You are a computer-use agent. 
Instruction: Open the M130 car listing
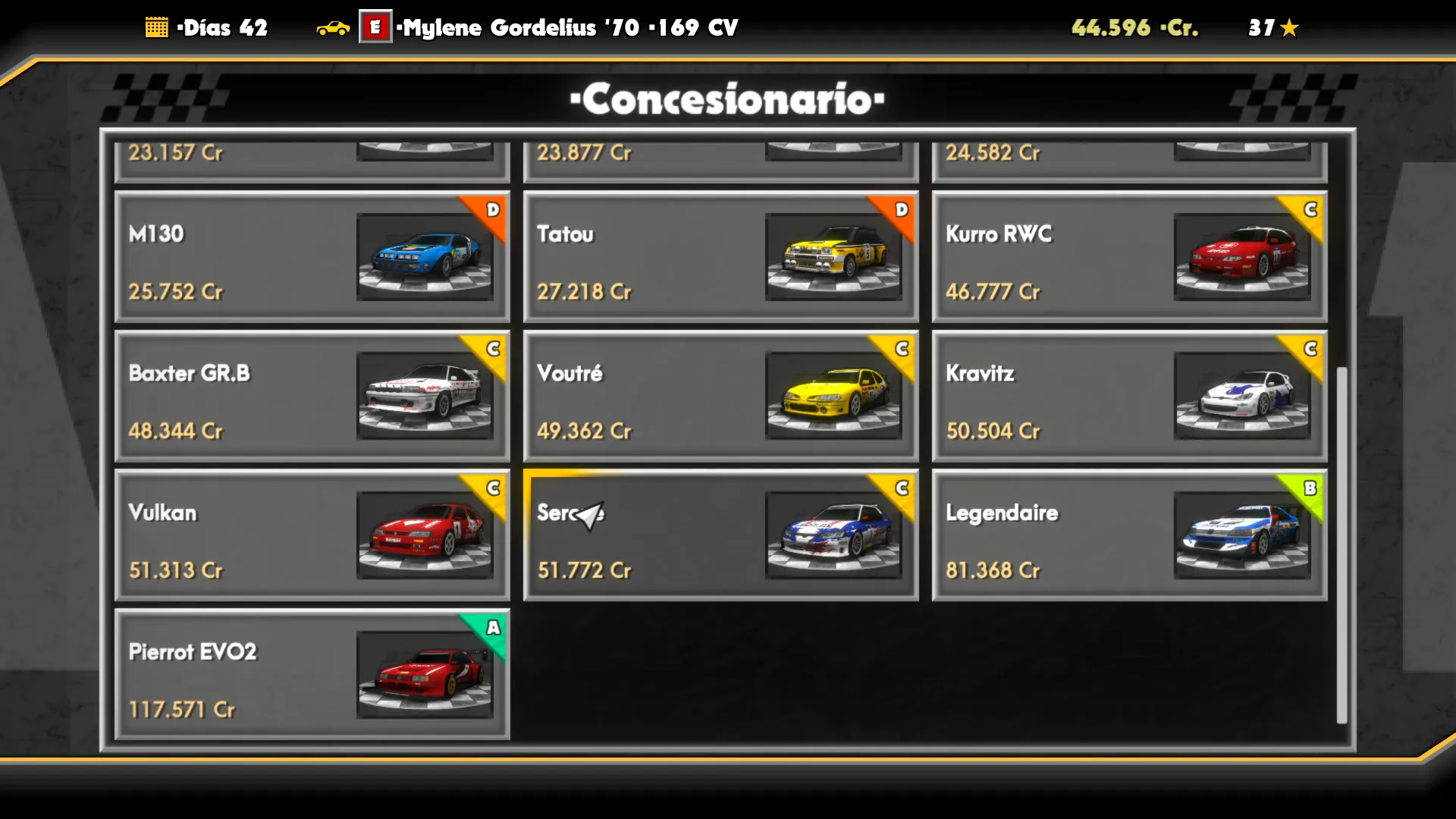pyautogui.click(x=312, y=256)
